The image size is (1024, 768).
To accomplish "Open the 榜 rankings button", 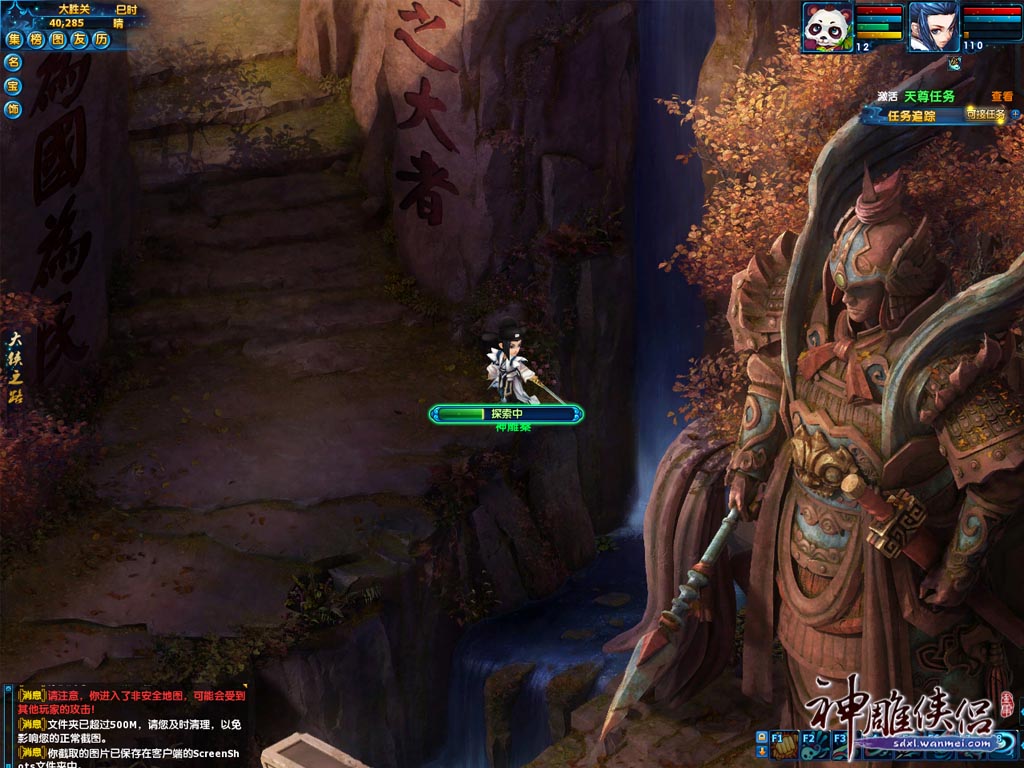I will pyautogui.click(x=36, y=40).
